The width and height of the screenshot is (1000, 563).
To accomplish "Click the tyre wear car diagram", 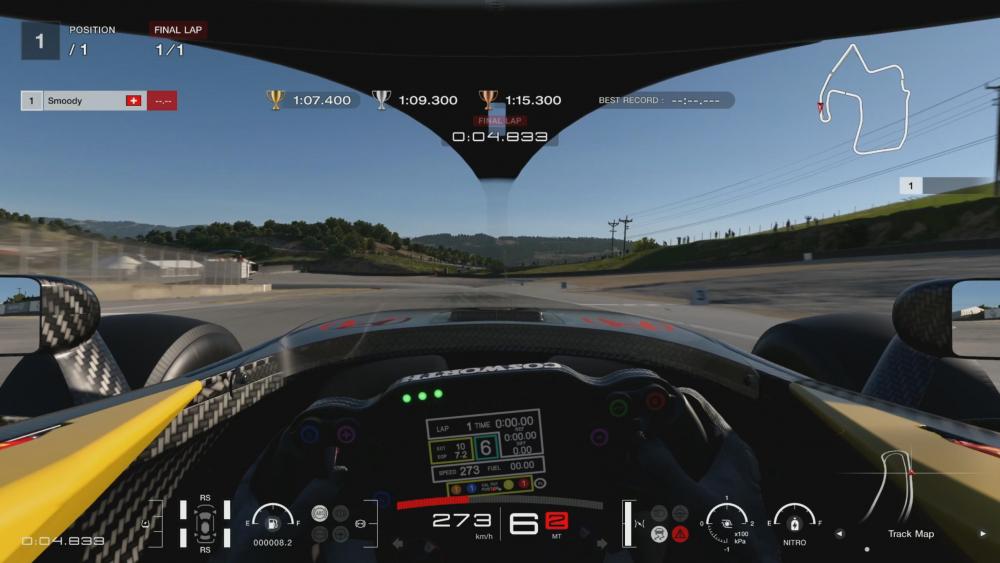I will click(x=205, y=523).
